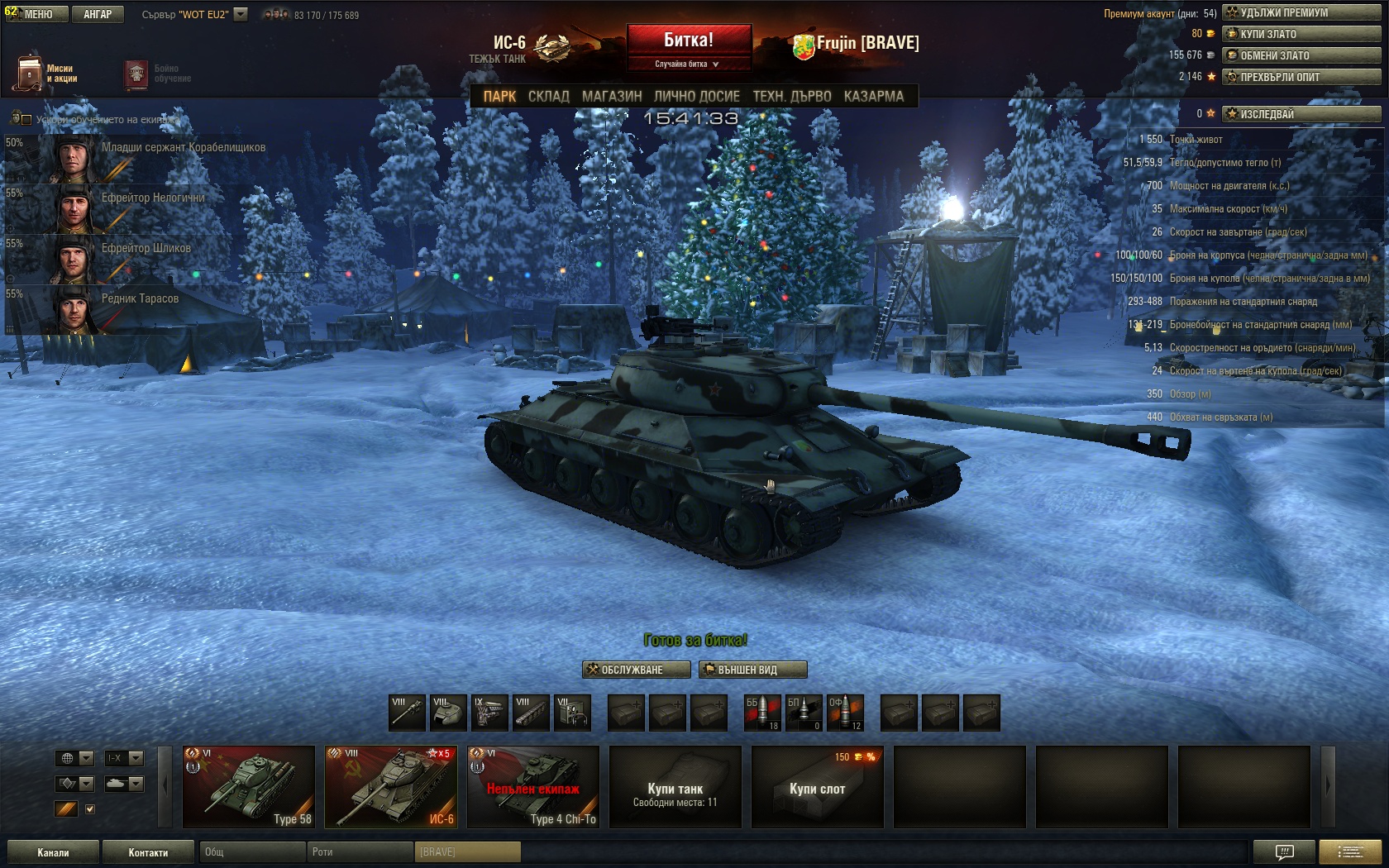This screenshot has width=1389, height=868.
Task: Open the МЕНЮ button
Action: pos(37,14)
